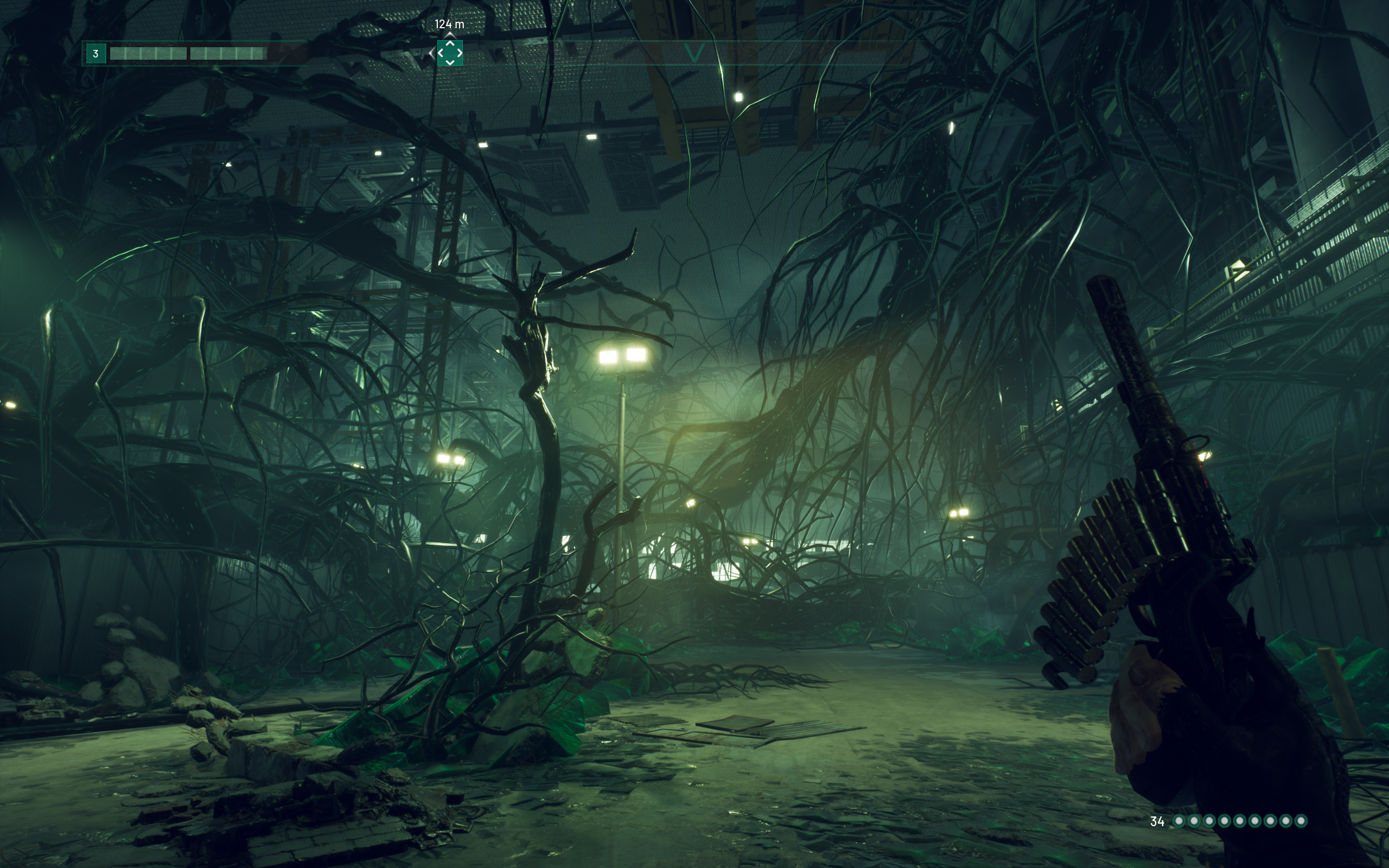Click the V-shaped marker on compass bar

point(694,54)
